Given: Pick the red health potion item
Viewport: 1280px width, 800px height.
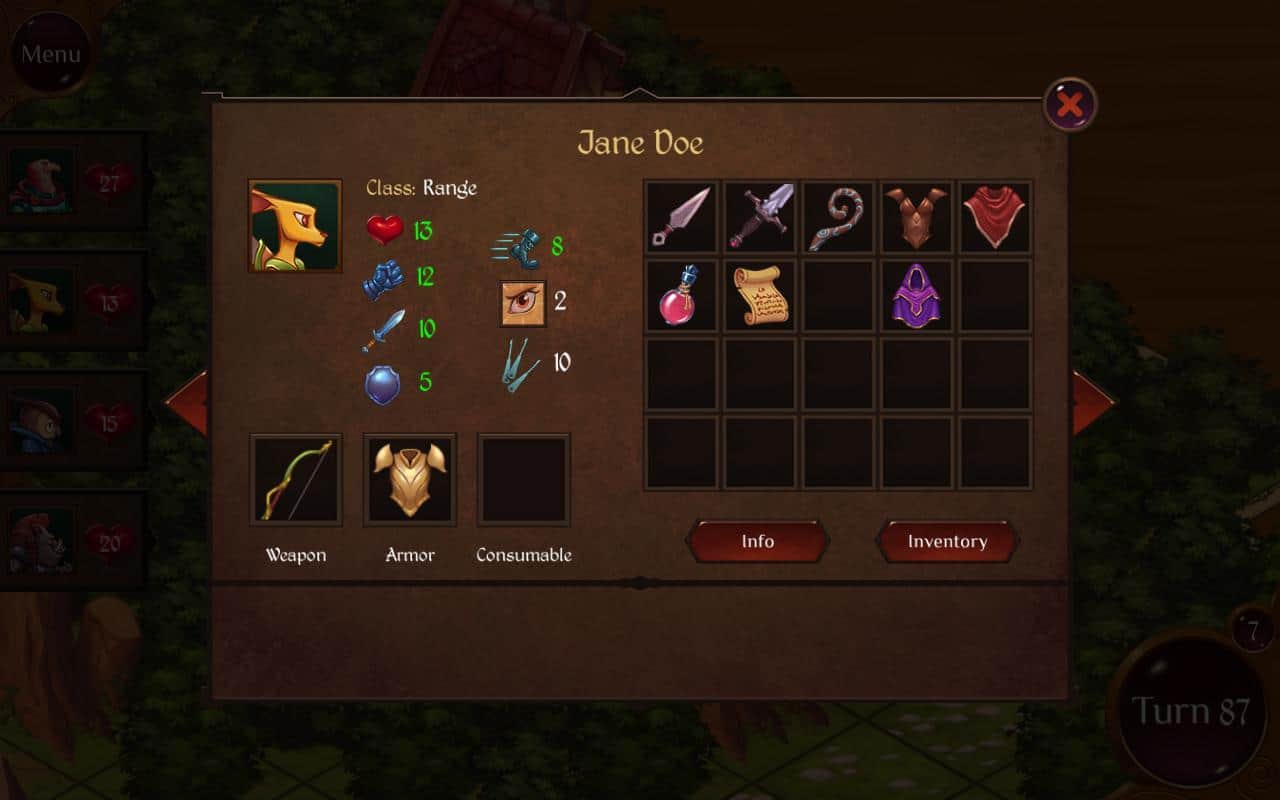Looking at the screenshot, I should point(681,296).
